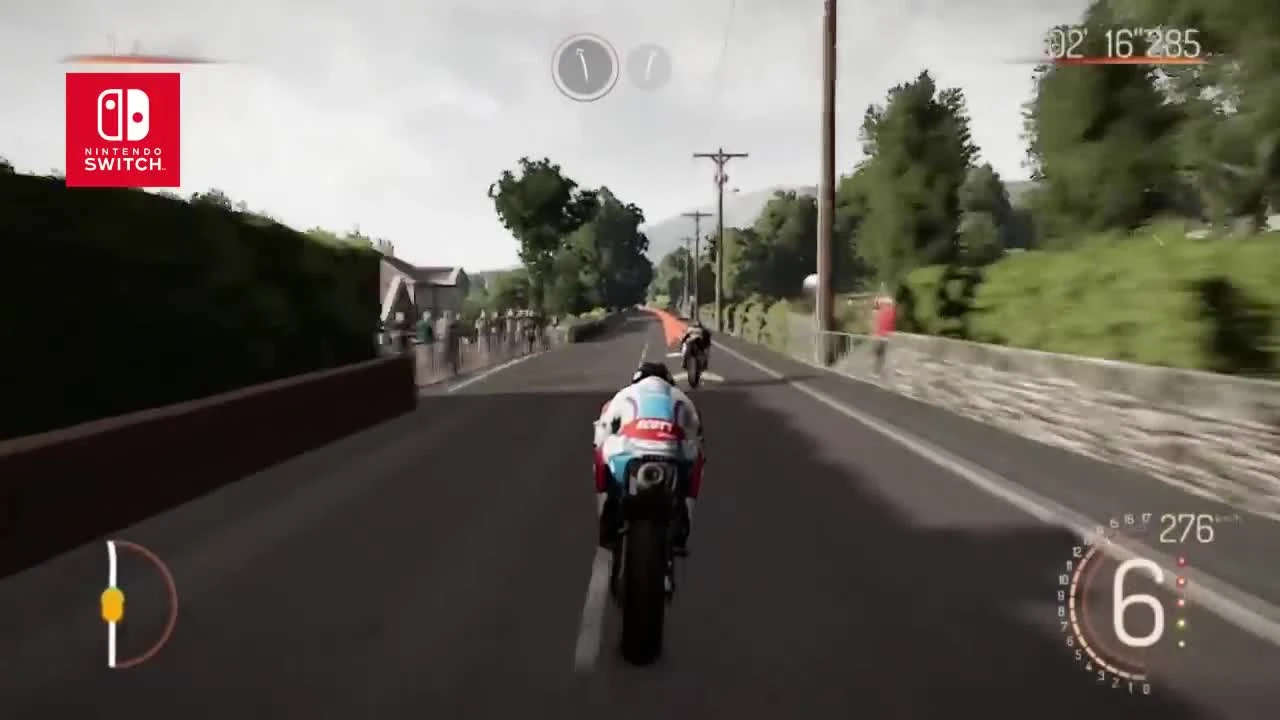The image size is (1280, 720).
Task: Click the topmost red rev light
Action: (x=1181, y=561)
